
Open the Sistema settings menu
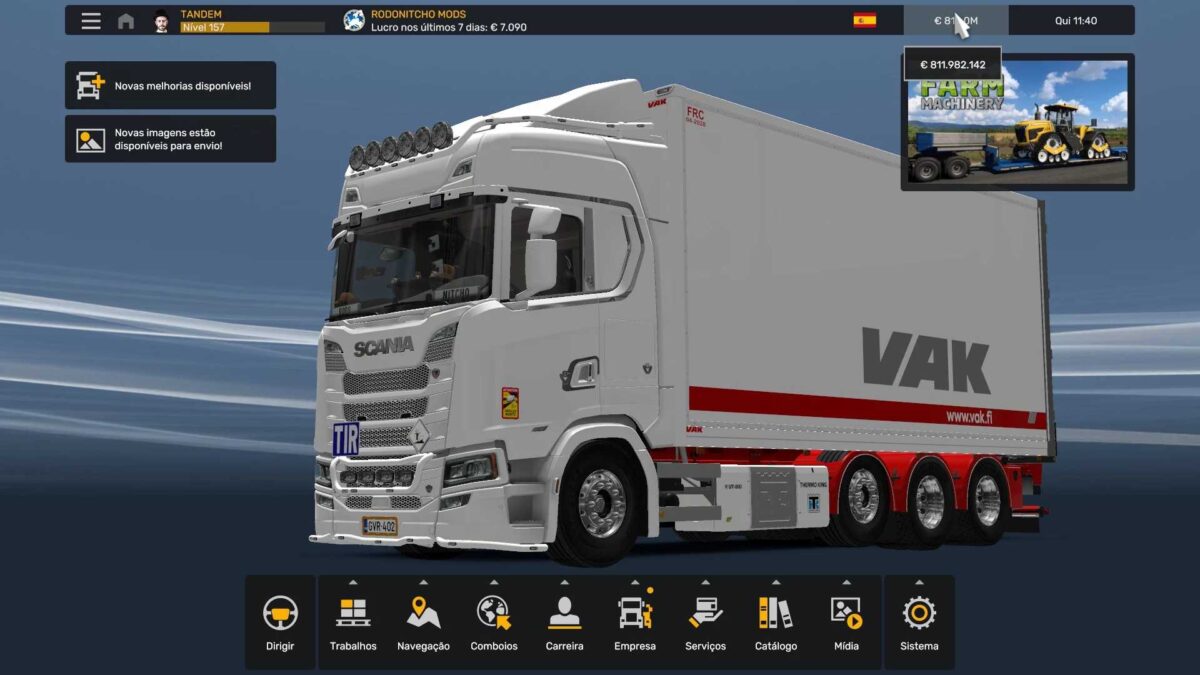pyautogui.click(x=919, y=622)
